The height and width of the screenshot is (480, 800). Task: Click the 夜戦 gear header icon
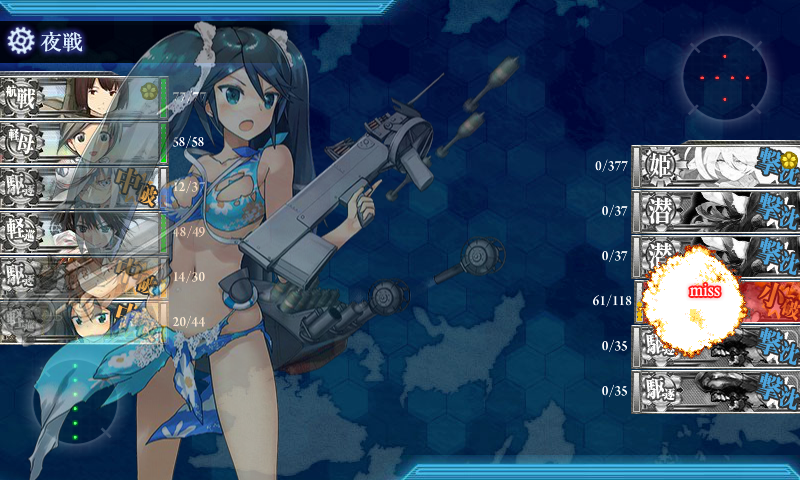point(21,41)
